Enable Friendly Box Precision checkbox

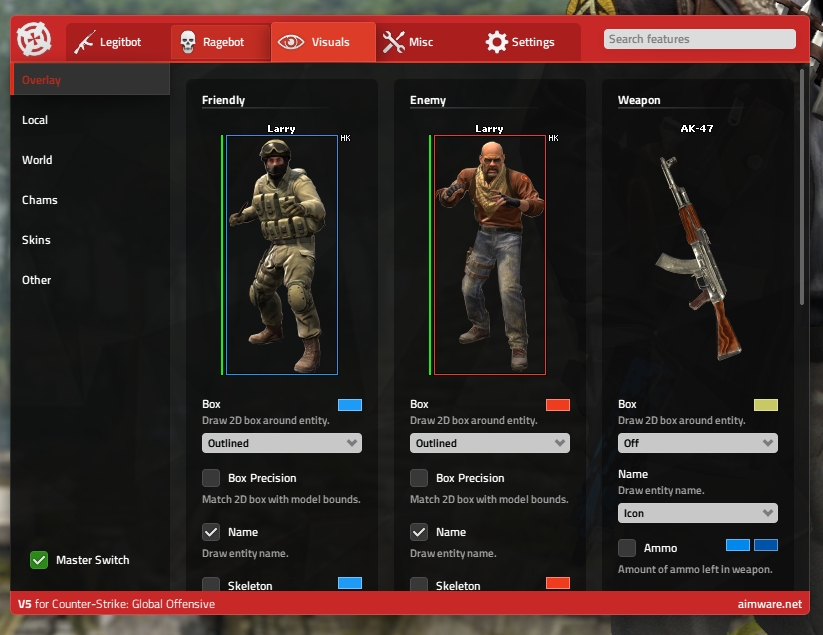(211, 478)
